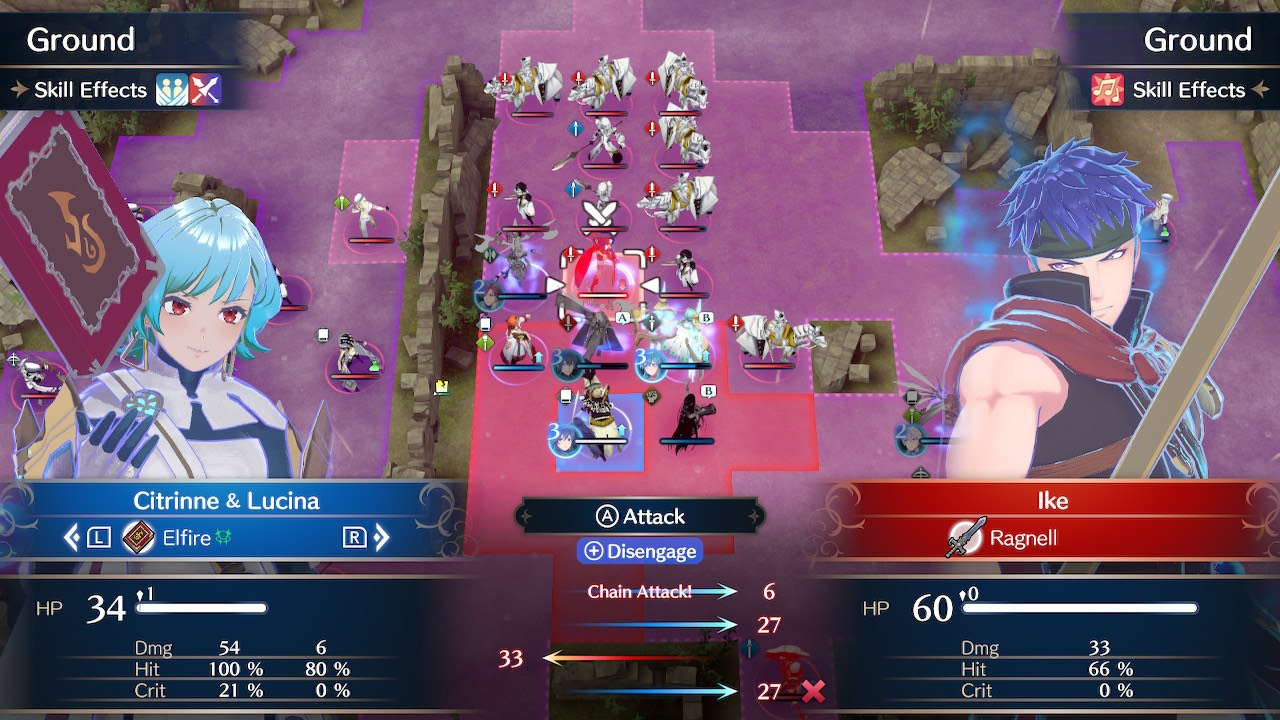Confirm the Attack command
Screen dimensions: 1280x720
(x=640, y=516)
